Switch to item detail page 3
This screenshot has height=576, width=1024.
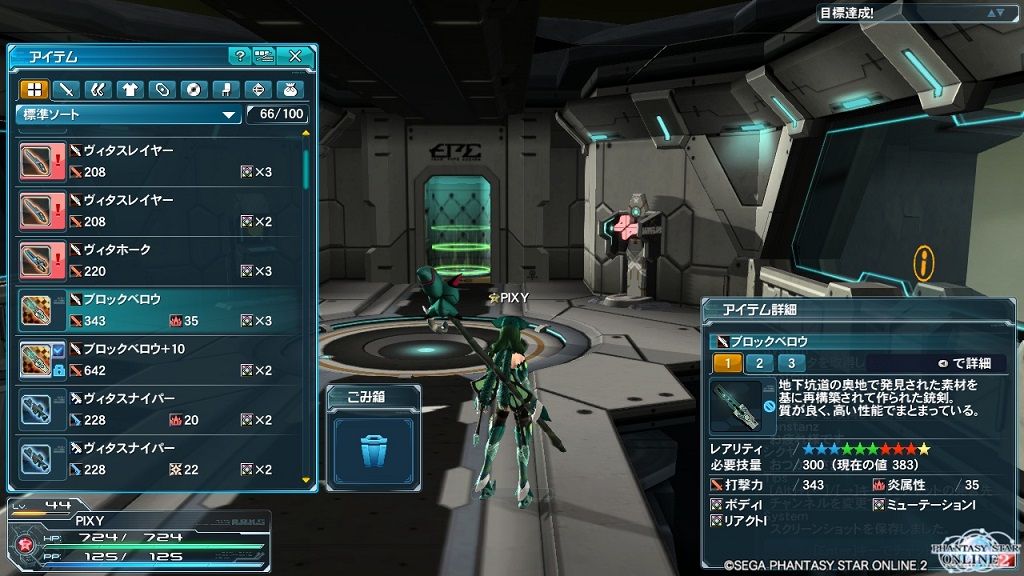[x=791, y=363]
